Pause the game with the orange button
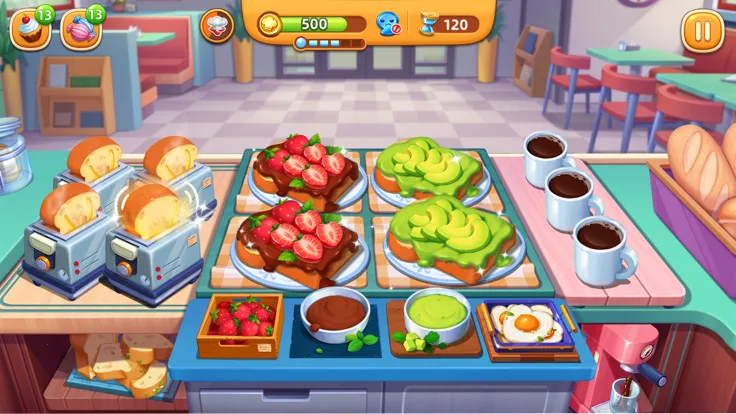This screenshot has height=414, width=736. 702,30
